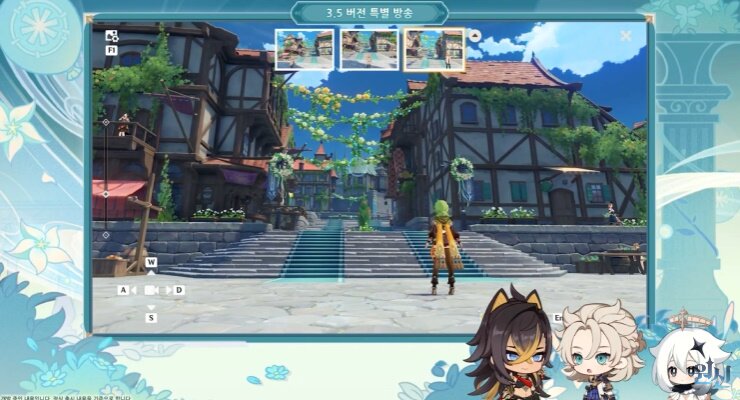Screen dimensions: 740x400
Task: Close the photo mode window
Action: click(x=626, y=36)
